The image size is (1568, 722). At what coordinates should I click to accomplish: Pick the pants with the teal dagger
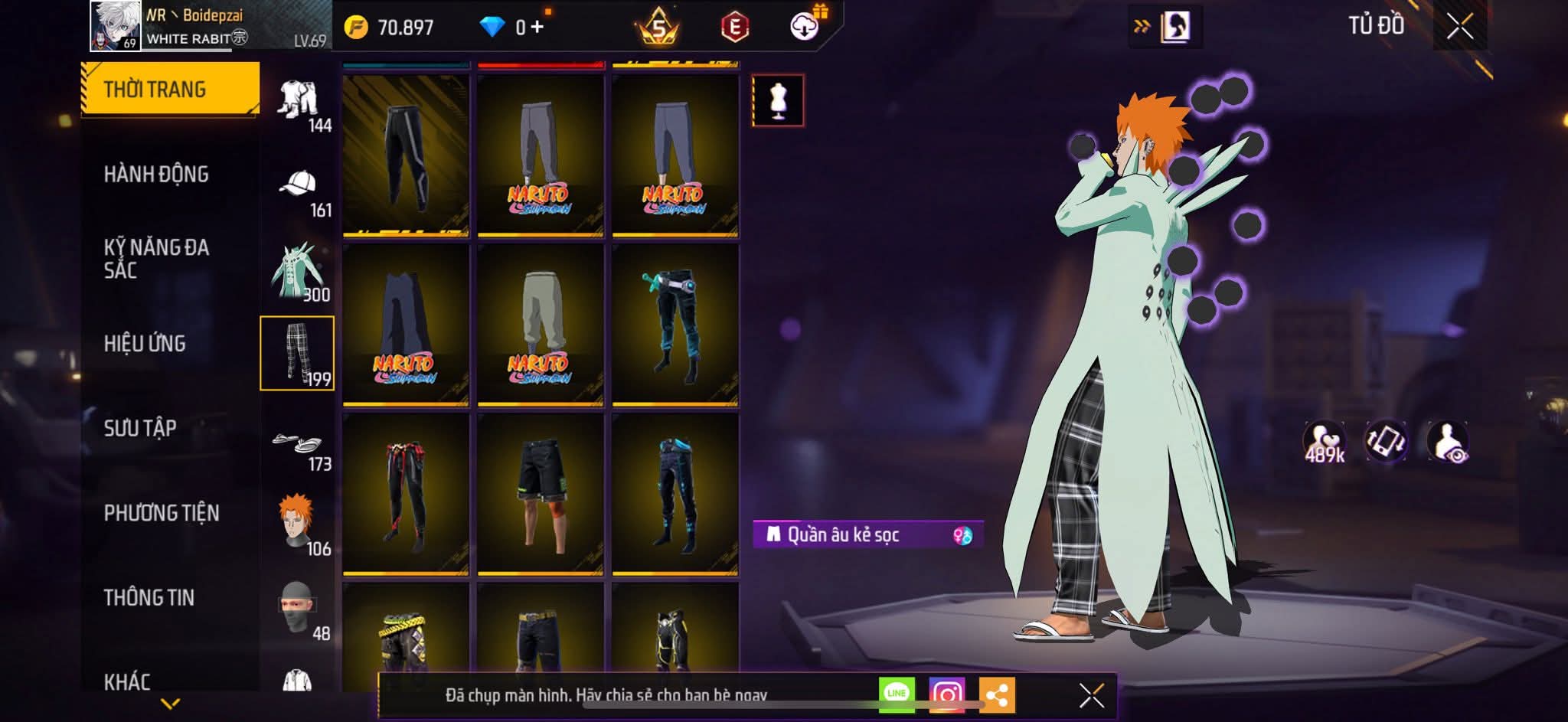click(x=675, y=324)
